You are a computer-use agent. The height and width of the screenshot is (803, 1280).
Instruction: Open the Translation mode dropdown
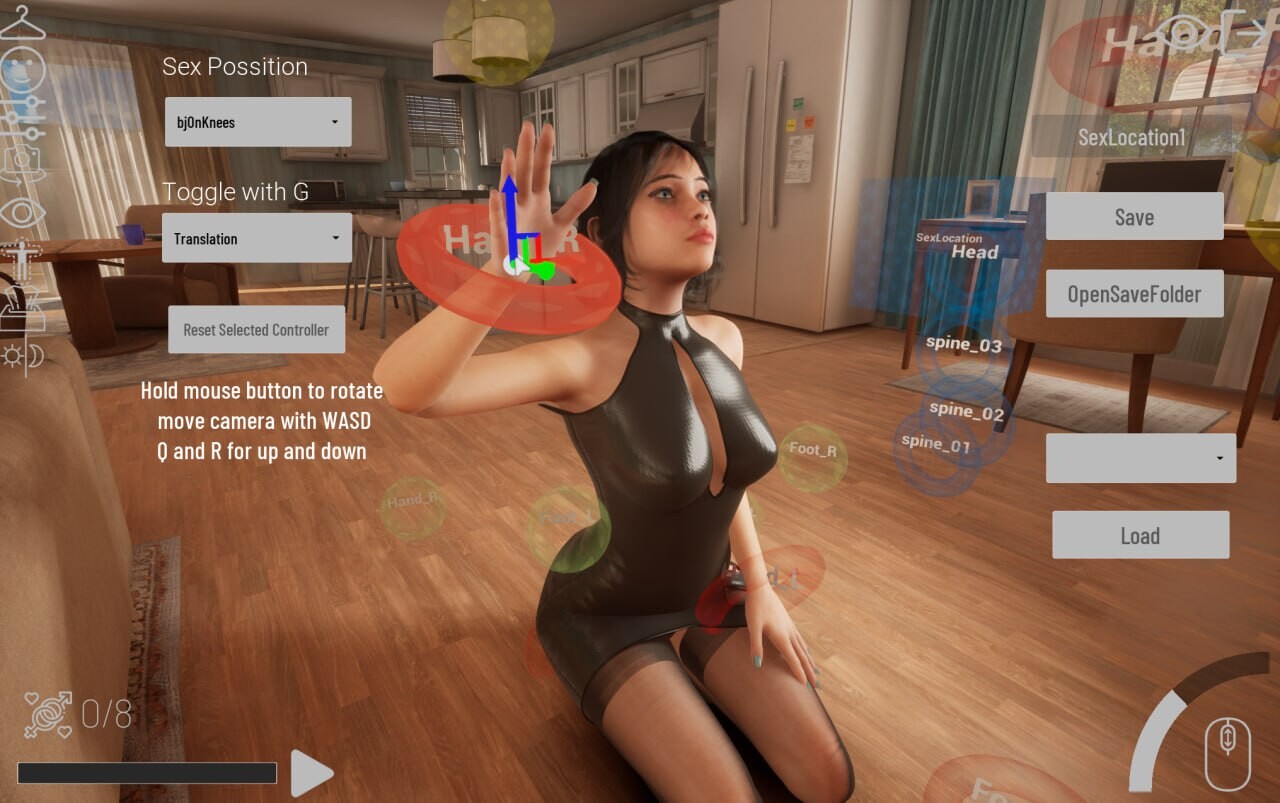[257, 238]
